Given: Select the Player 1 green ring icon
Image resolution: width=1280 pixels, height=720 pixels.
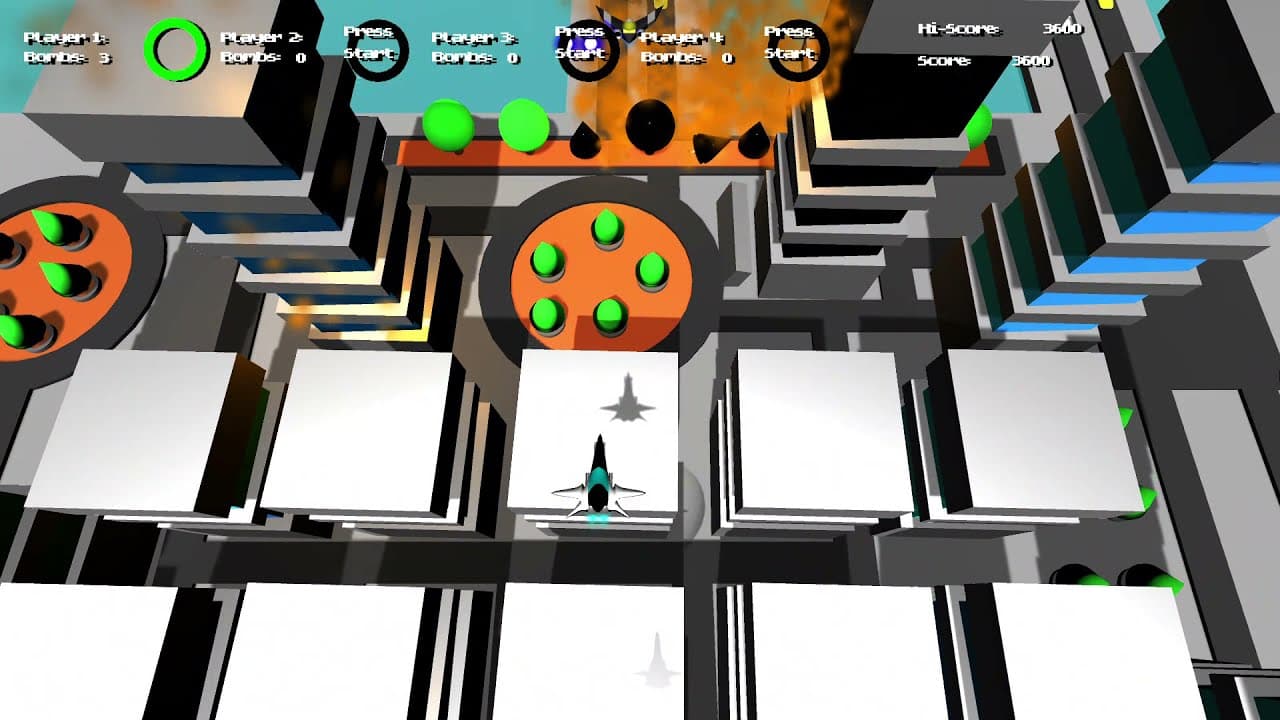Looking at the screenshot, I should pyautogui.click(x=172, y=44).
